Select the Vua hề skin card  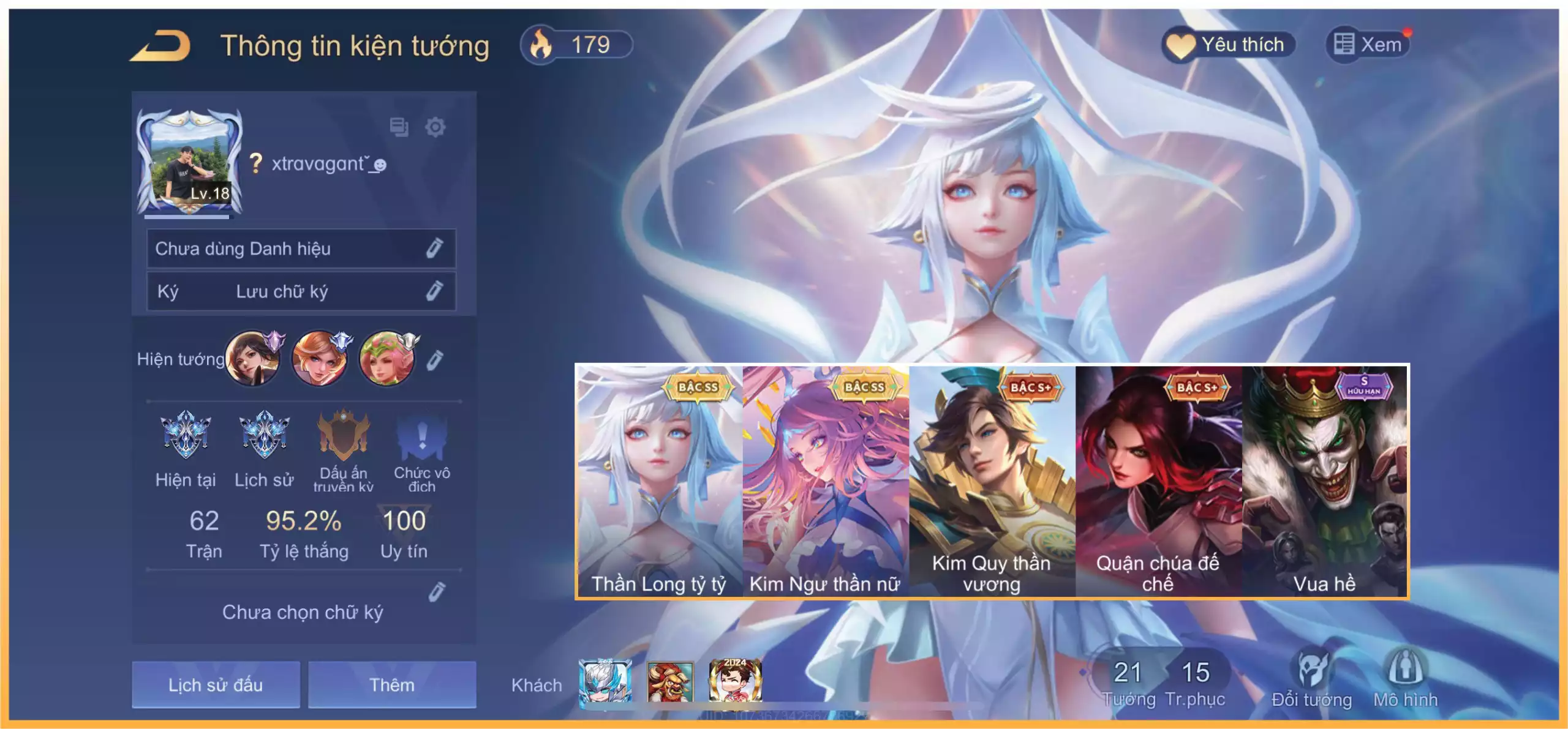click(1325, 481)
